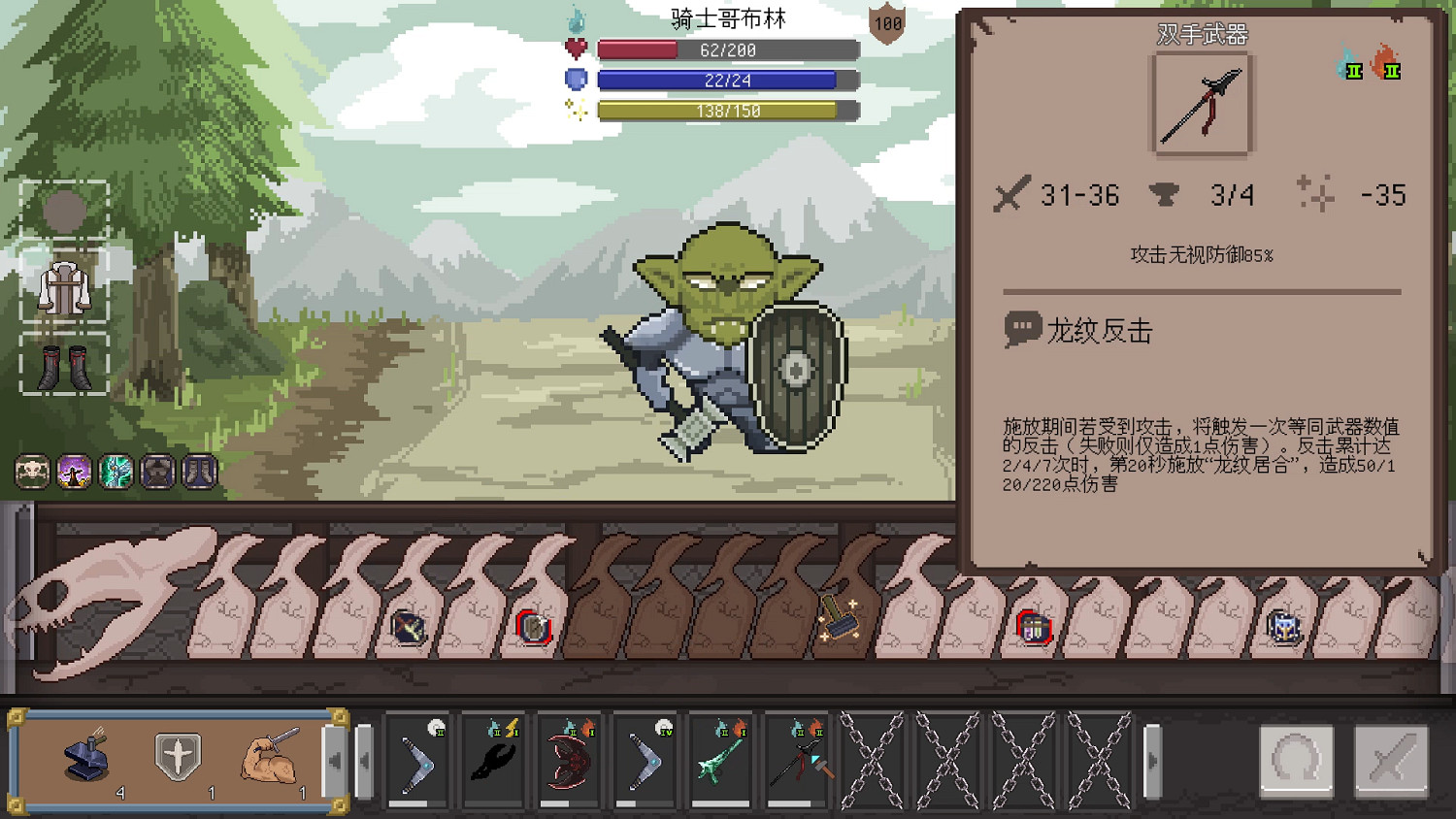Click the arrow beside the crafting materials panel
The image size is (1456, 819).
click(x=335, y=760)
